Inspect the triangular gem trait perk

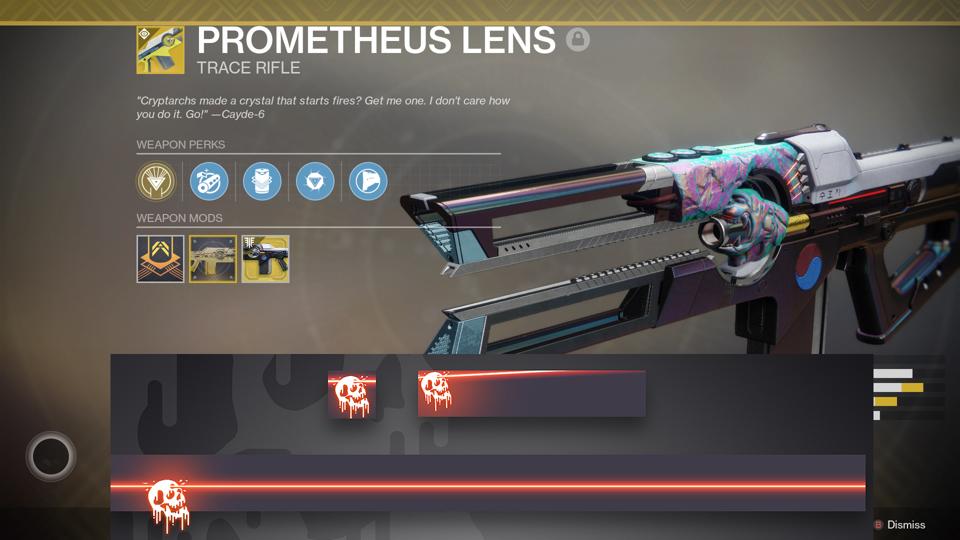315,182
